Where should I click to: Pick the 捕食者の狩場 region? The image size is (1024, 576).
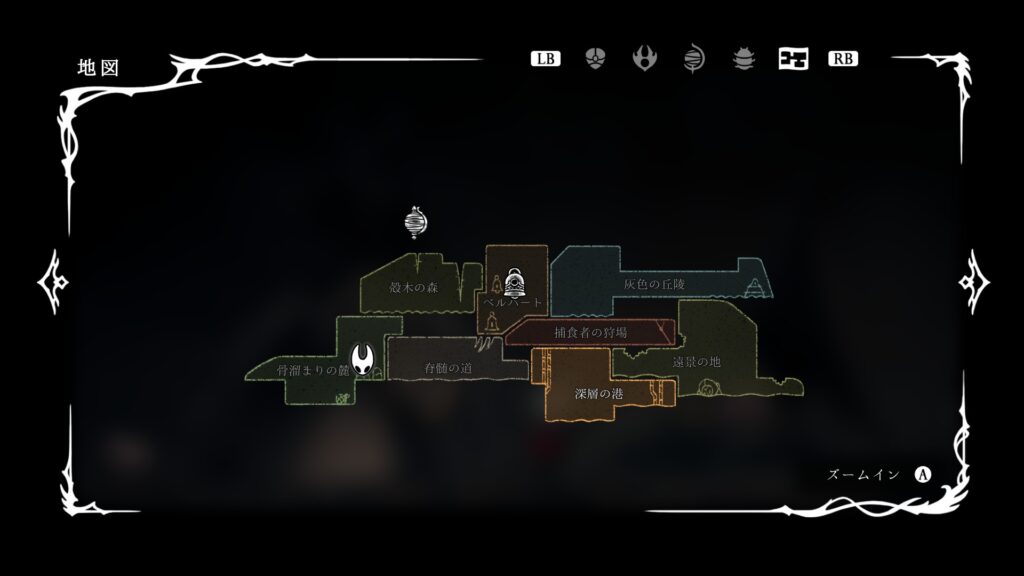coord(590,332)
